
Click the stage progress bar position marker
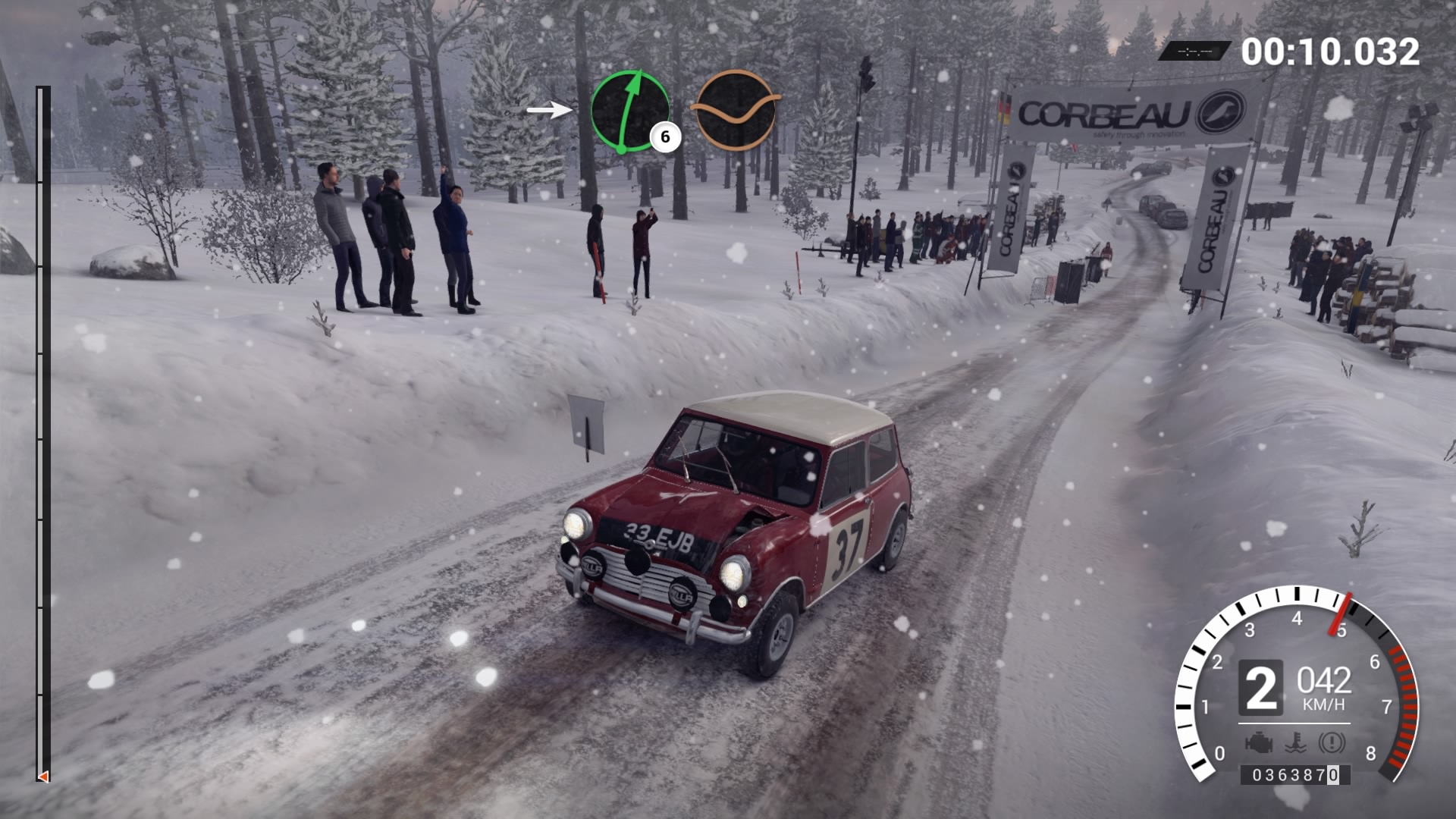[43, 777]
